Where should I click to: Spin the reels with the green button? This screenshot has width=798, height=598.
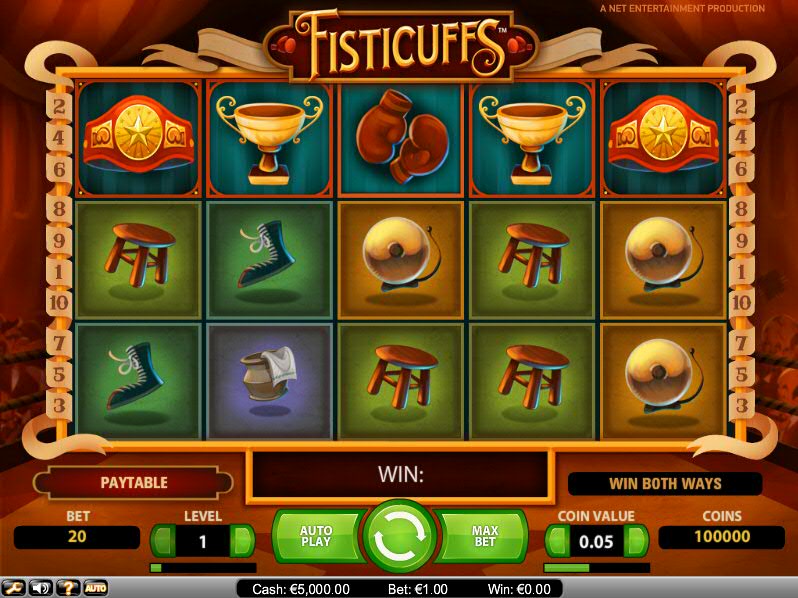[x=399, y=537]
